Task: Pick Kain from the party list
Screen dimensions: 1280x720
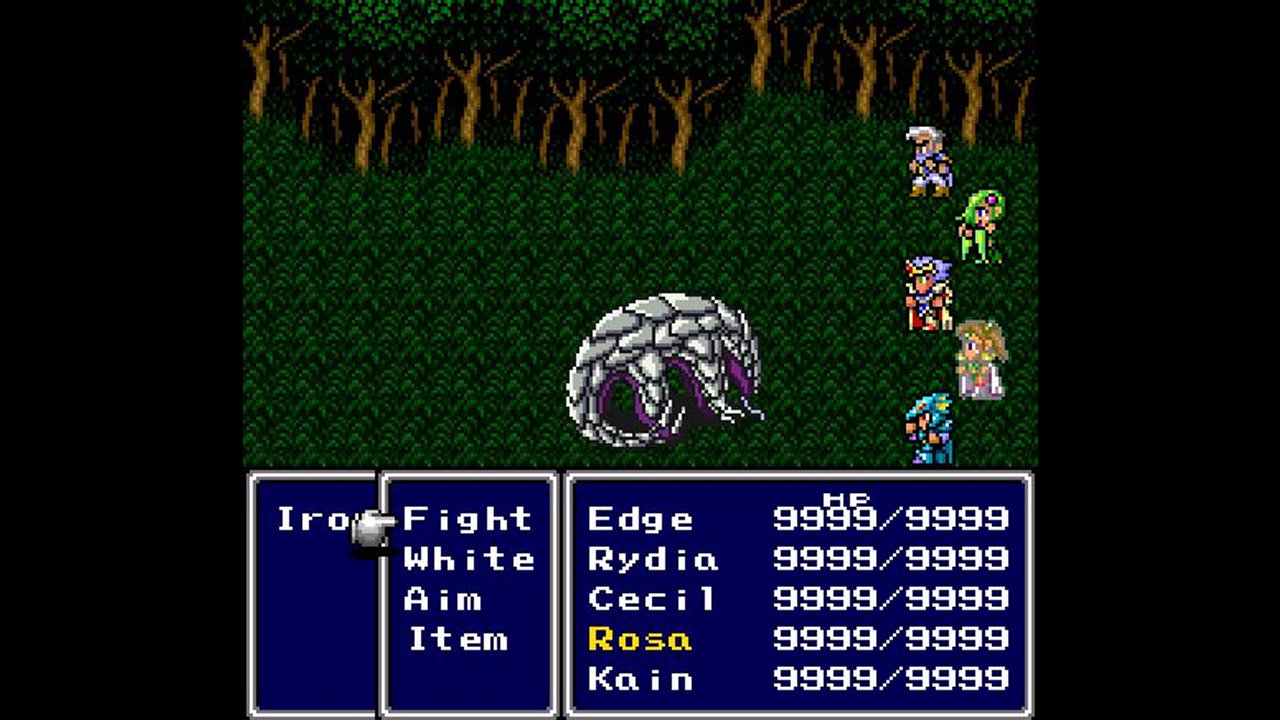Action: pos(640,679)
